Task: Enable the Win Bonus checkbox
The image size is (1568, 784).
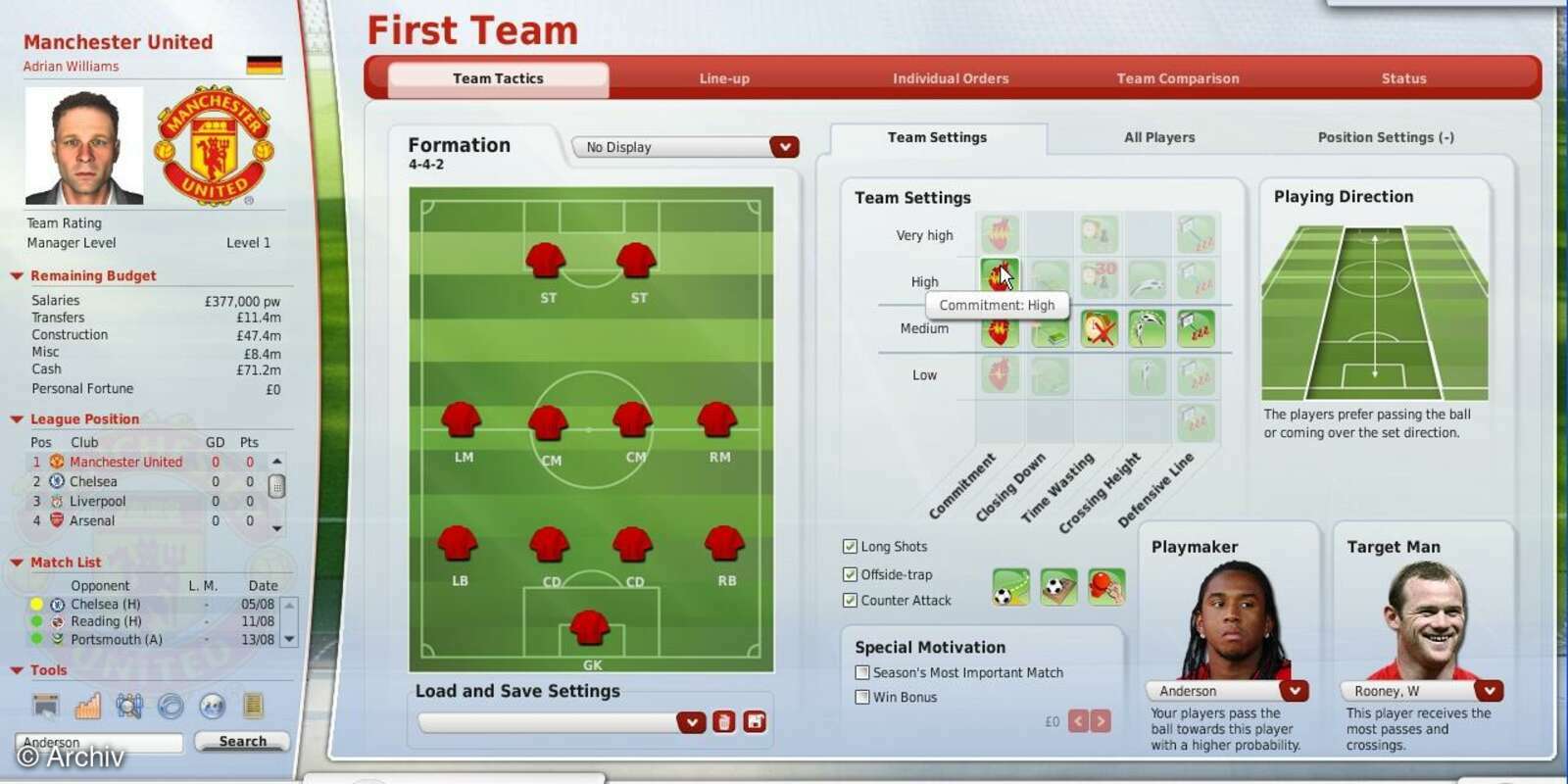Action: coord(862,697)
